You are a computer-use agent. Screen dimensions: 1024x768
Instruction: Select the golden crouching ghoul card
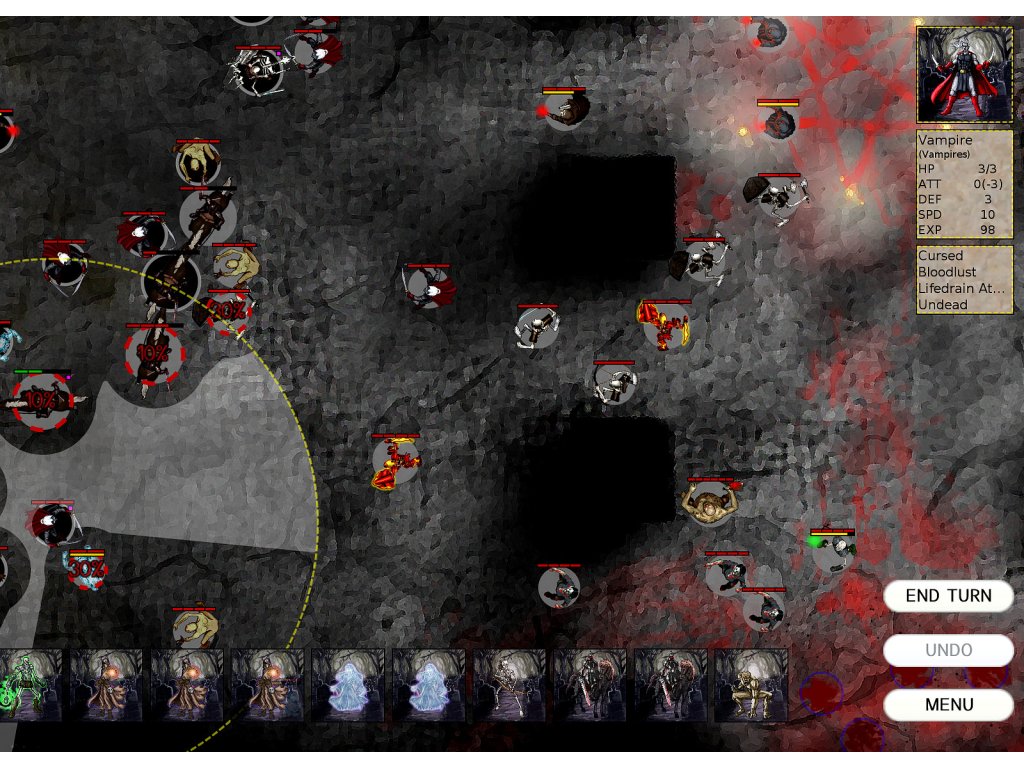click(751, 685)
